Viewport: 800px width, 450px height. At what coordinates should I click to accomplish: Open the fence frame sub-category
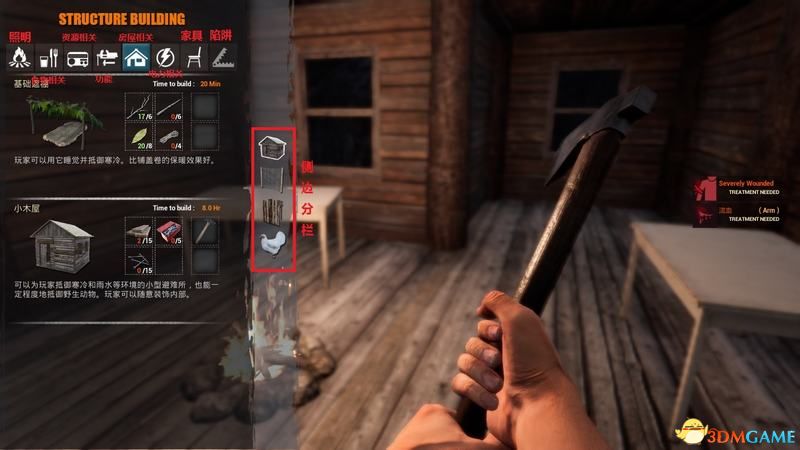point(270,181)
